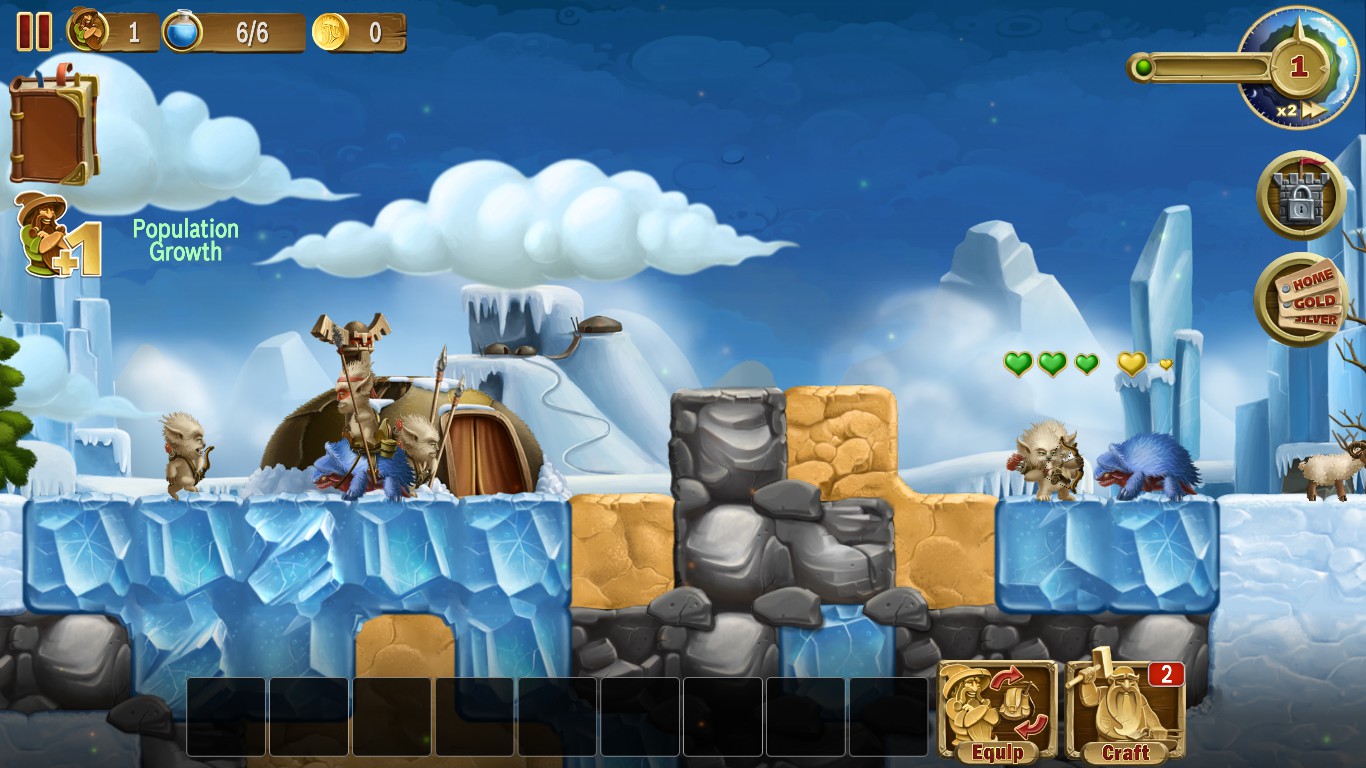The width and height of the screenshot is (1366, 768).
Task: Select the first empty hotbar slot
Action: [225, 717]
